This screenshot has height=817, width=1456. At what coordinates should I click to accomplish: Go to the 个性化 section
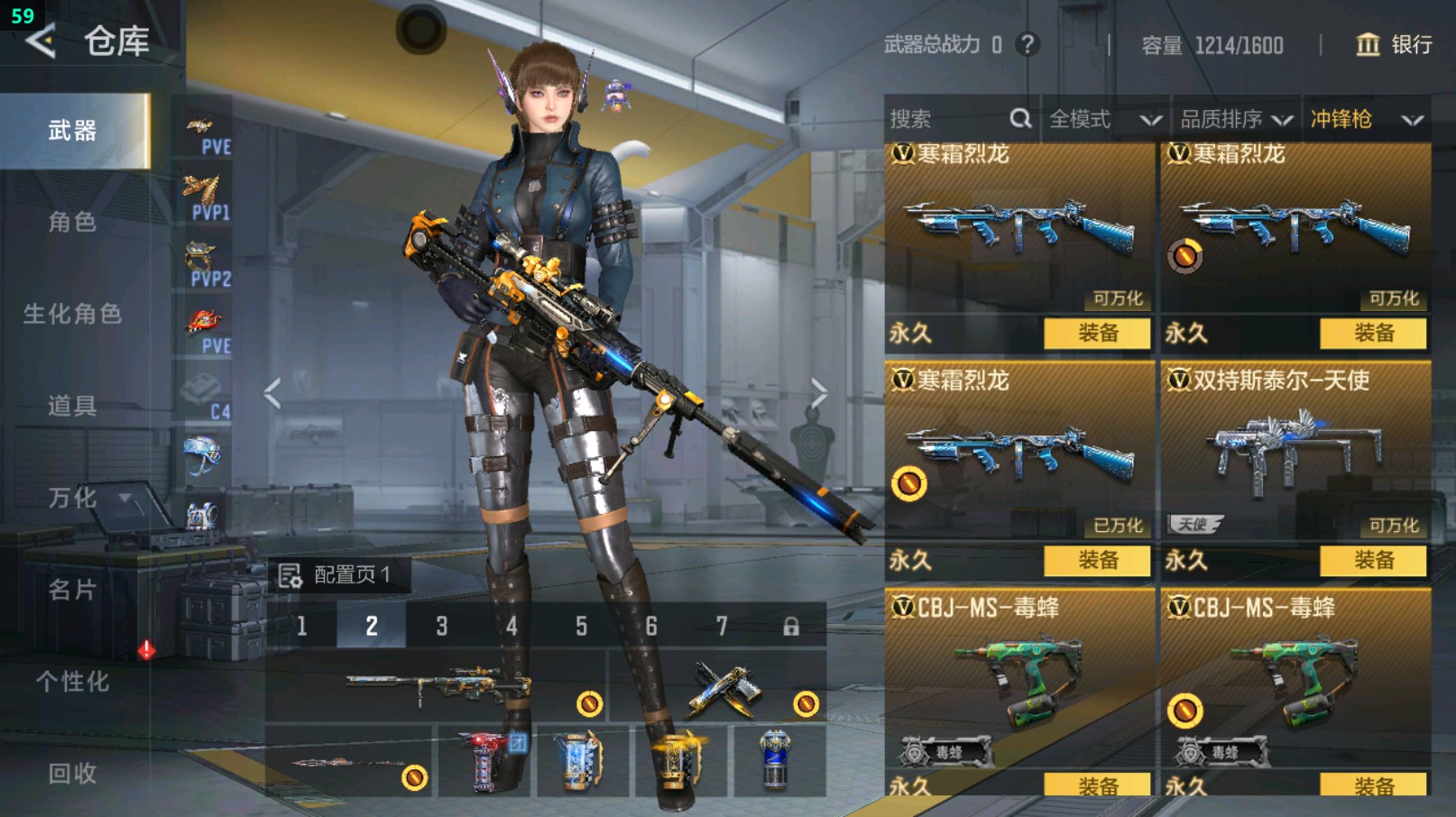coord(72,682)
